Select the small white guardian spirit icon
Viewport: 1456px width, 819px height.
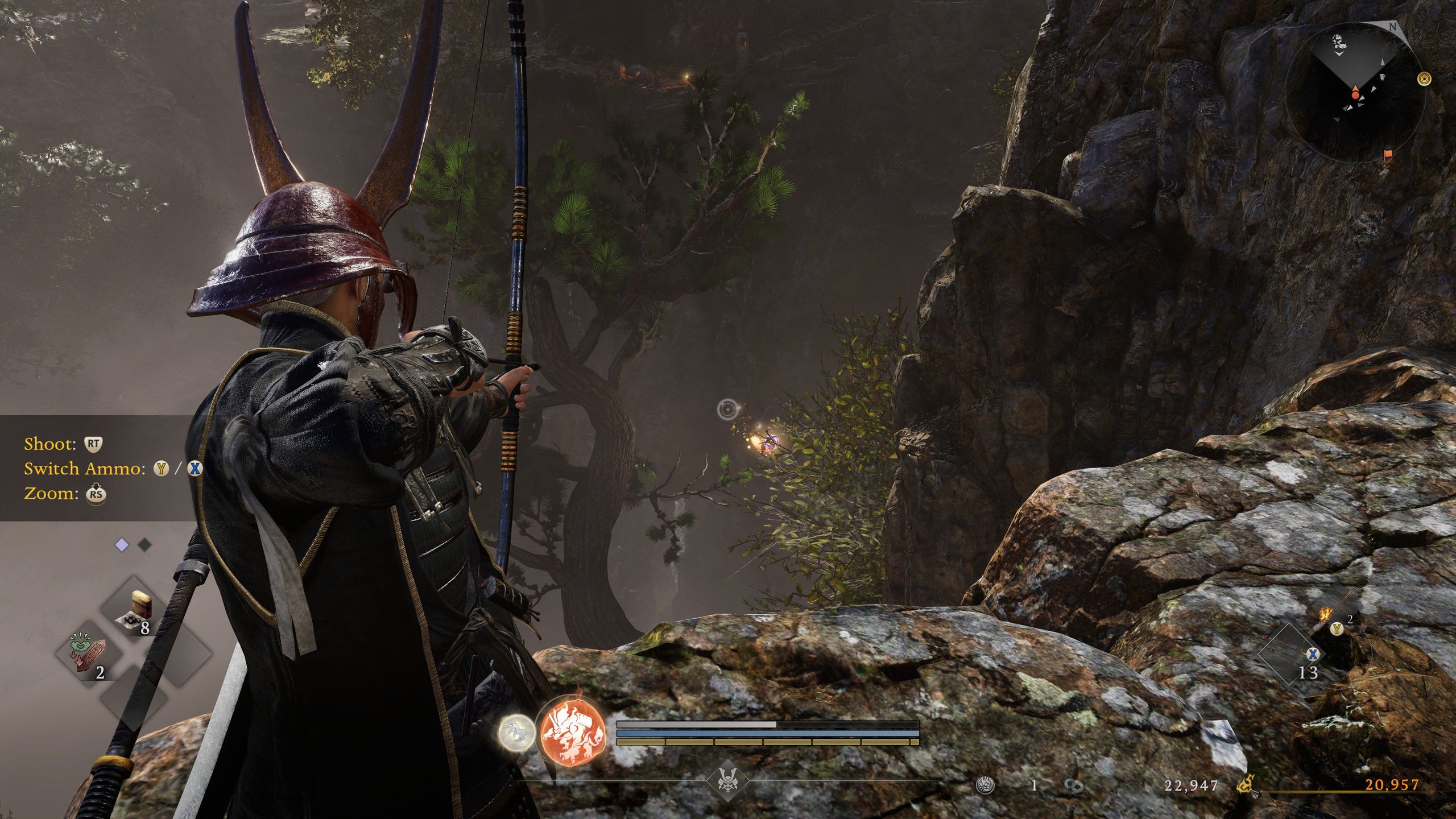(x=516, y=733)
